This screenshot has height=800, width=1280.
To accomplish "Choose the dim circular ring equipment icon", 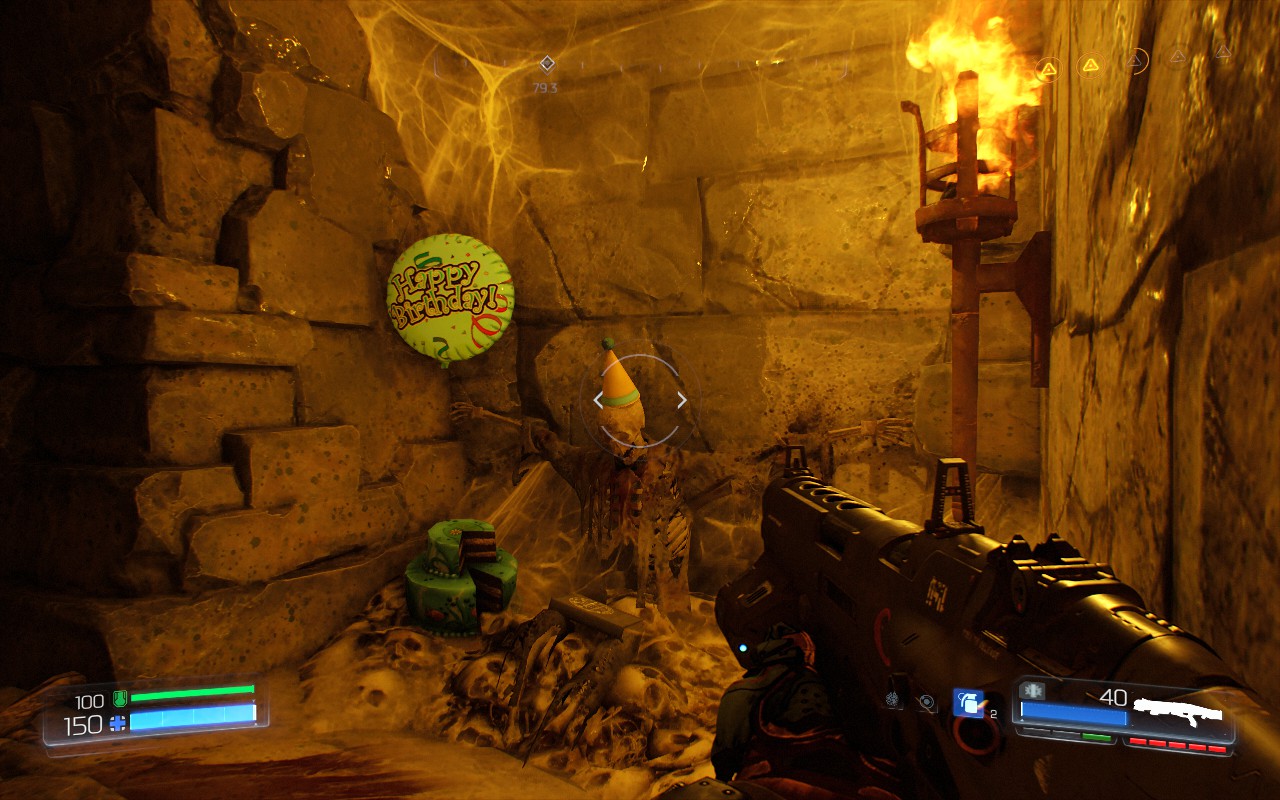I will (x=927, y=703).
